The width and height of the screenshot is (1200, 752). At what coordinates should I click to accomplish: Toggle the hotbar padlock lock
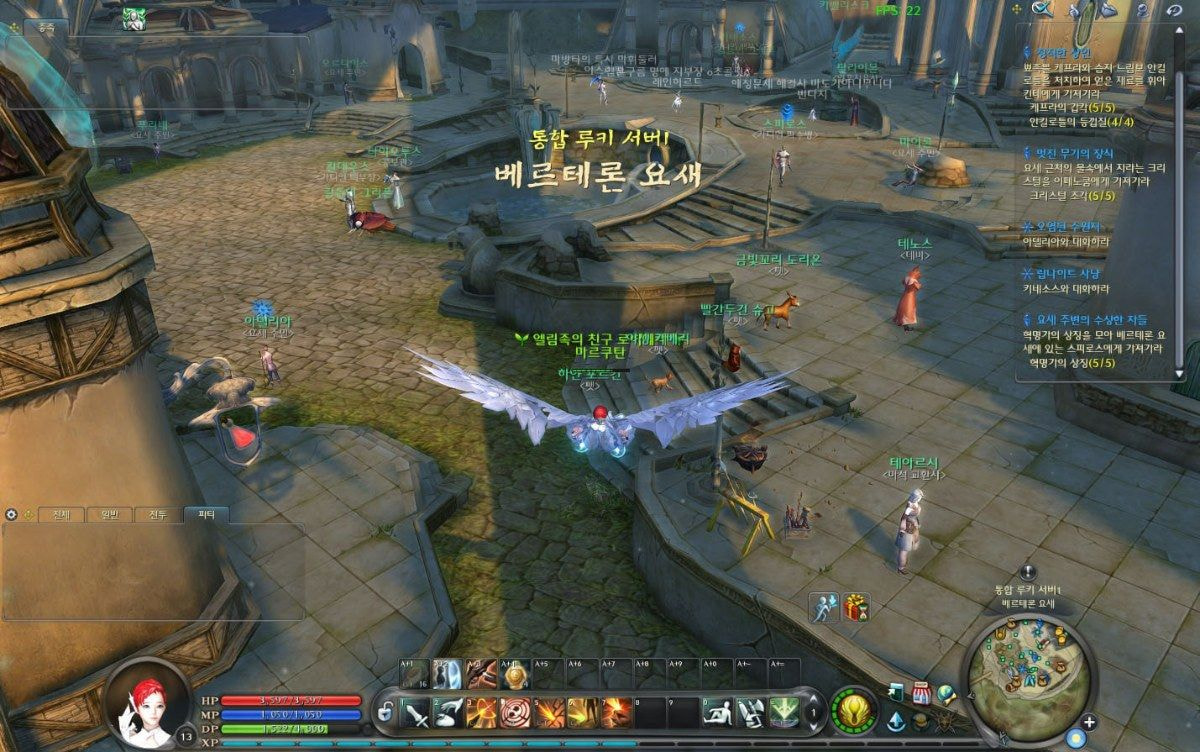tap(384, 713)
